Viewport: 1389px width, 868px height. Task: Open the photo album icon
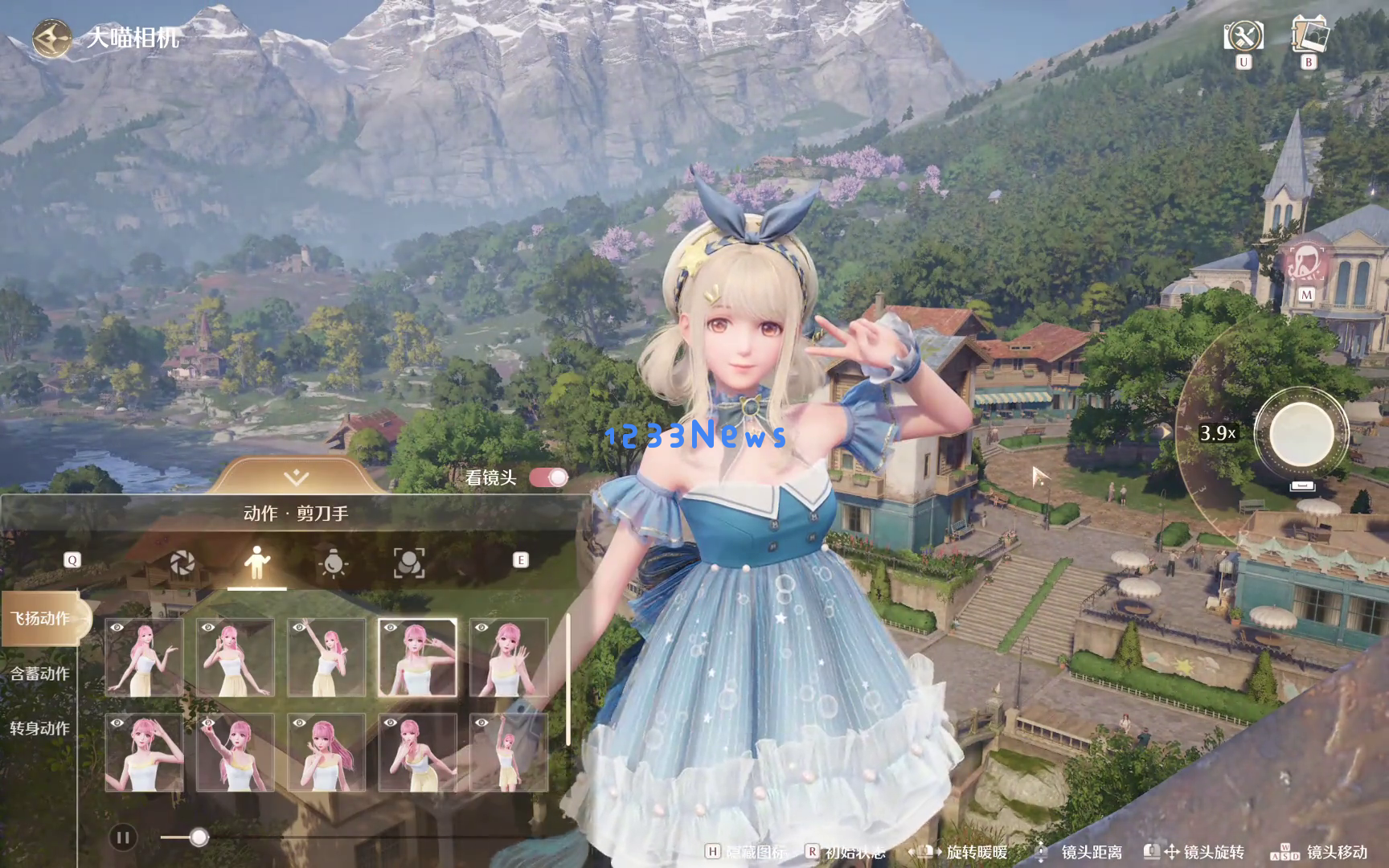(1309, 35)
